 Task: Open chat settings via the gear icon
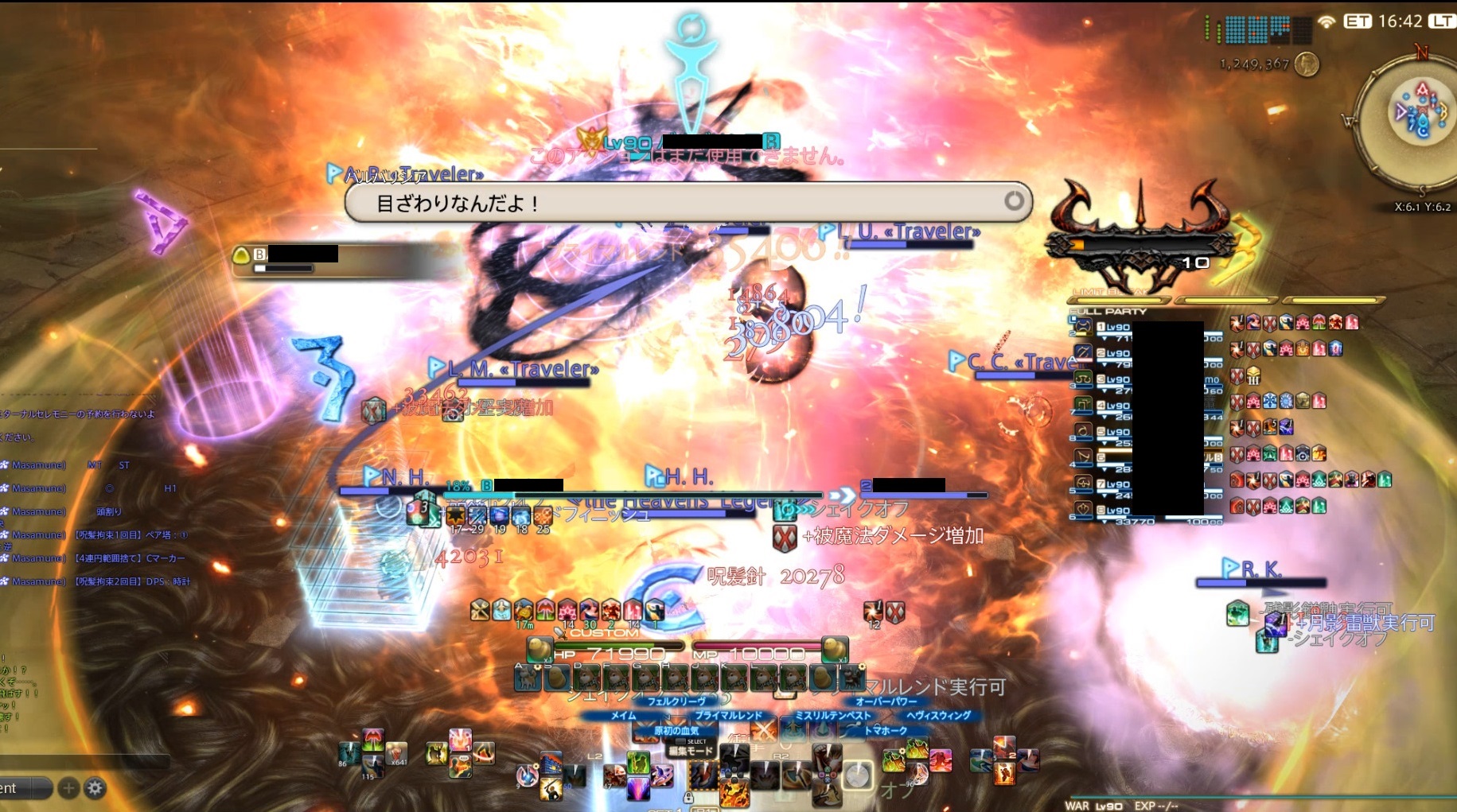coord(95,788)
